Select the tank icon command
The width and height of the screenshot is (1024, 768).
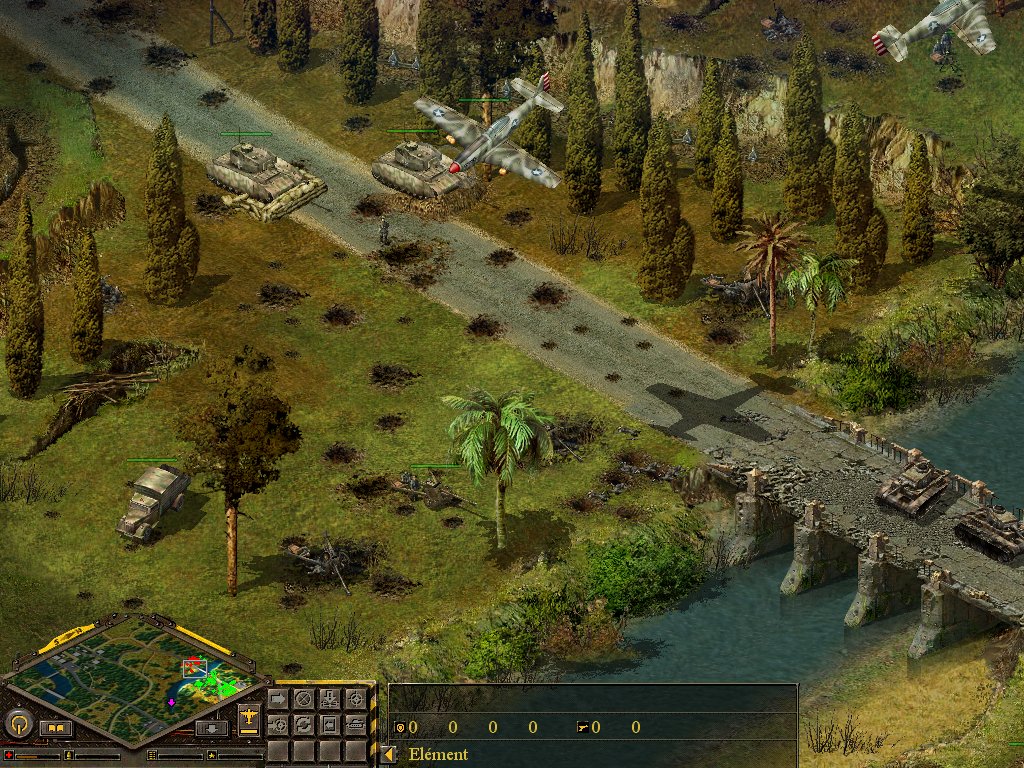point(356,725)
